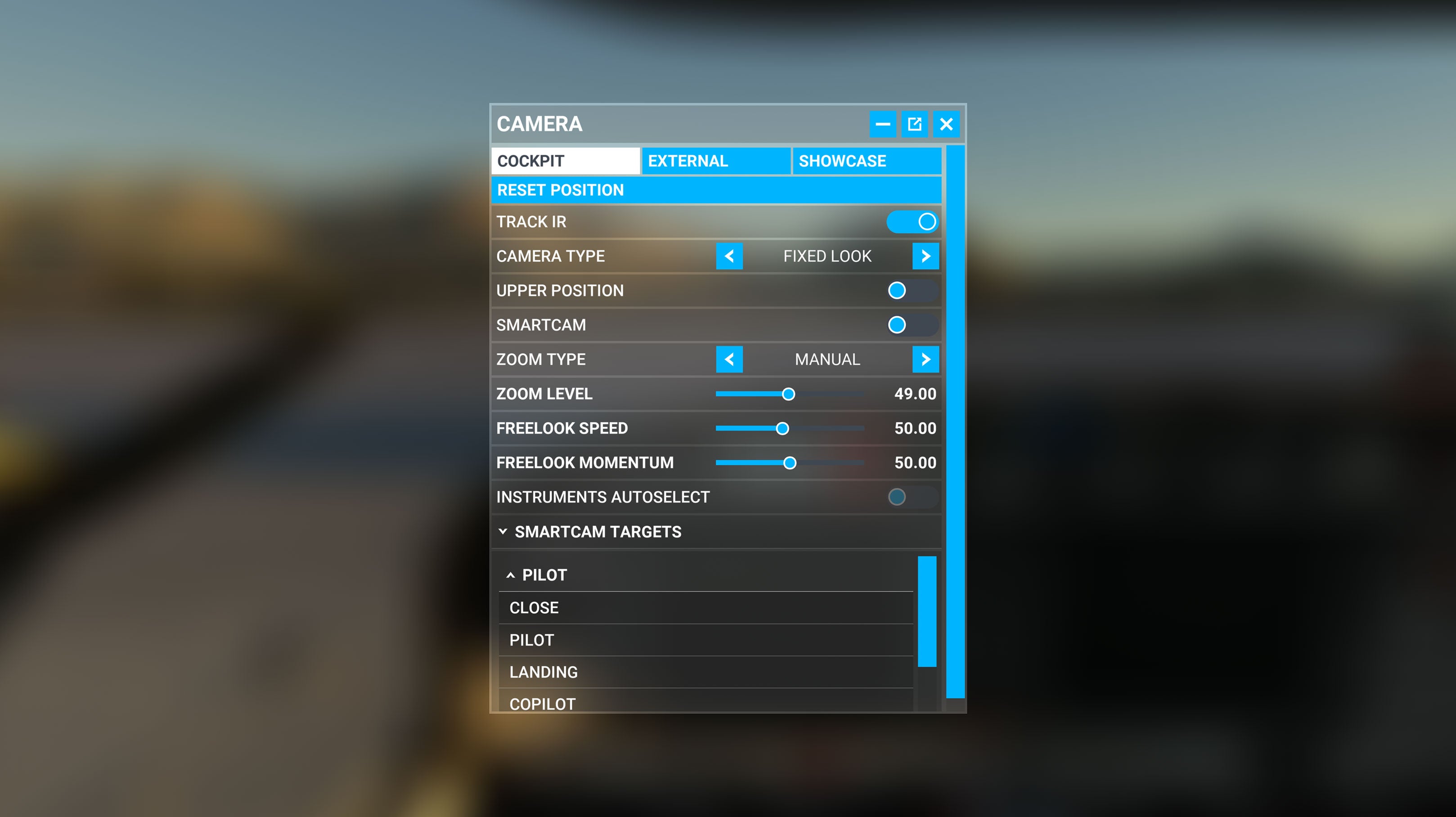Viewport: 1456px width, 817px height.
Task: Enable the Upper Position toggle
Action: [912, 291]
